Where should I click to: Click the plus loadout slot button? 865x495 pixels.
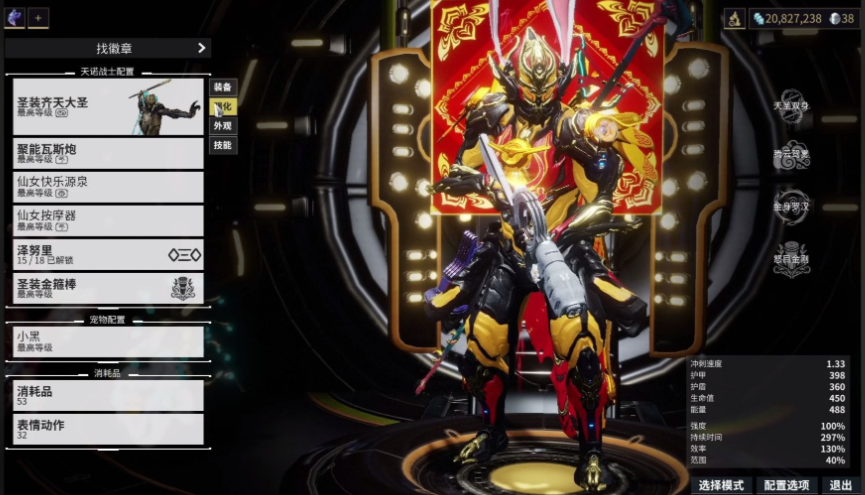pos(38,19)
